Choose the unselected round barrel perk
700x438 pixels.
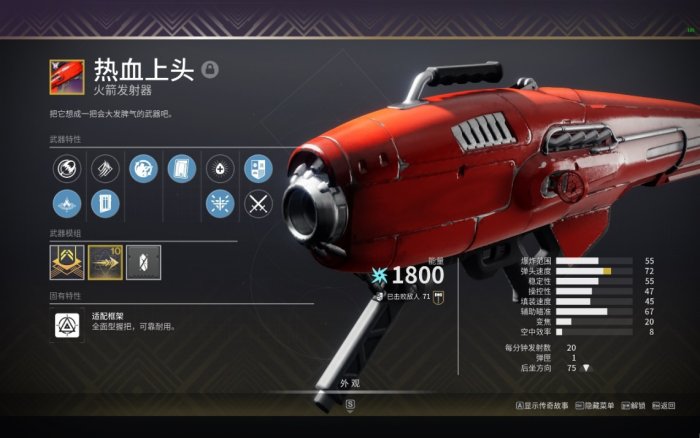pyautogui.click(x=67, y=168)
